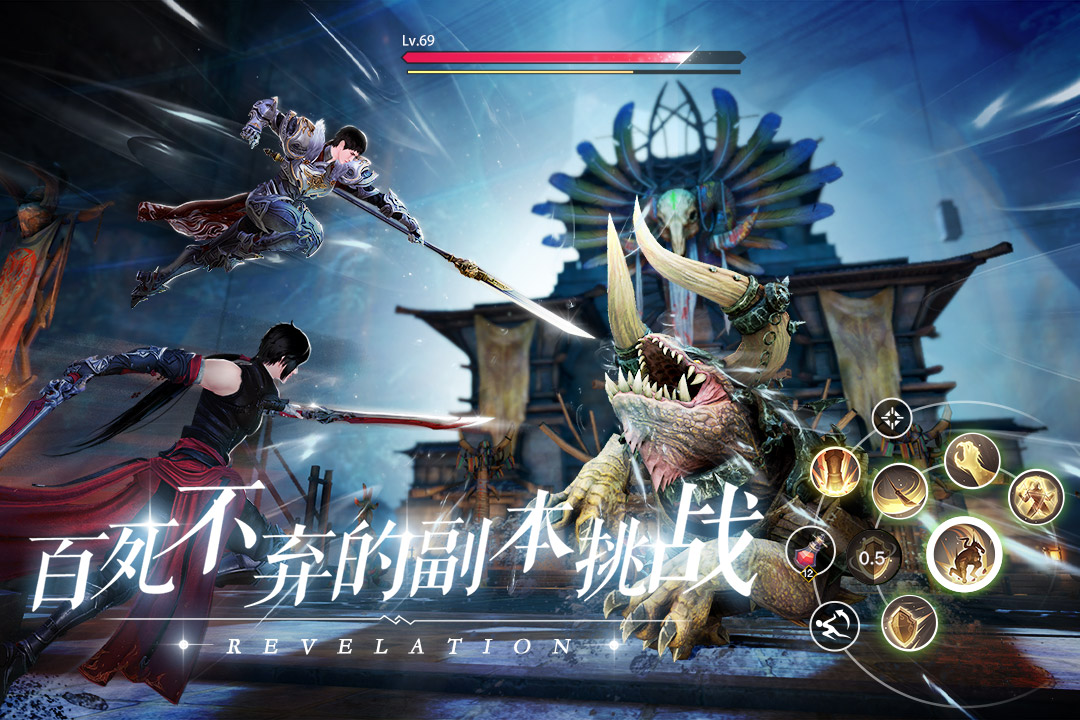Tap the running figure dodge button
Viewport: 1080px width, 720px height.
point(836,627)
